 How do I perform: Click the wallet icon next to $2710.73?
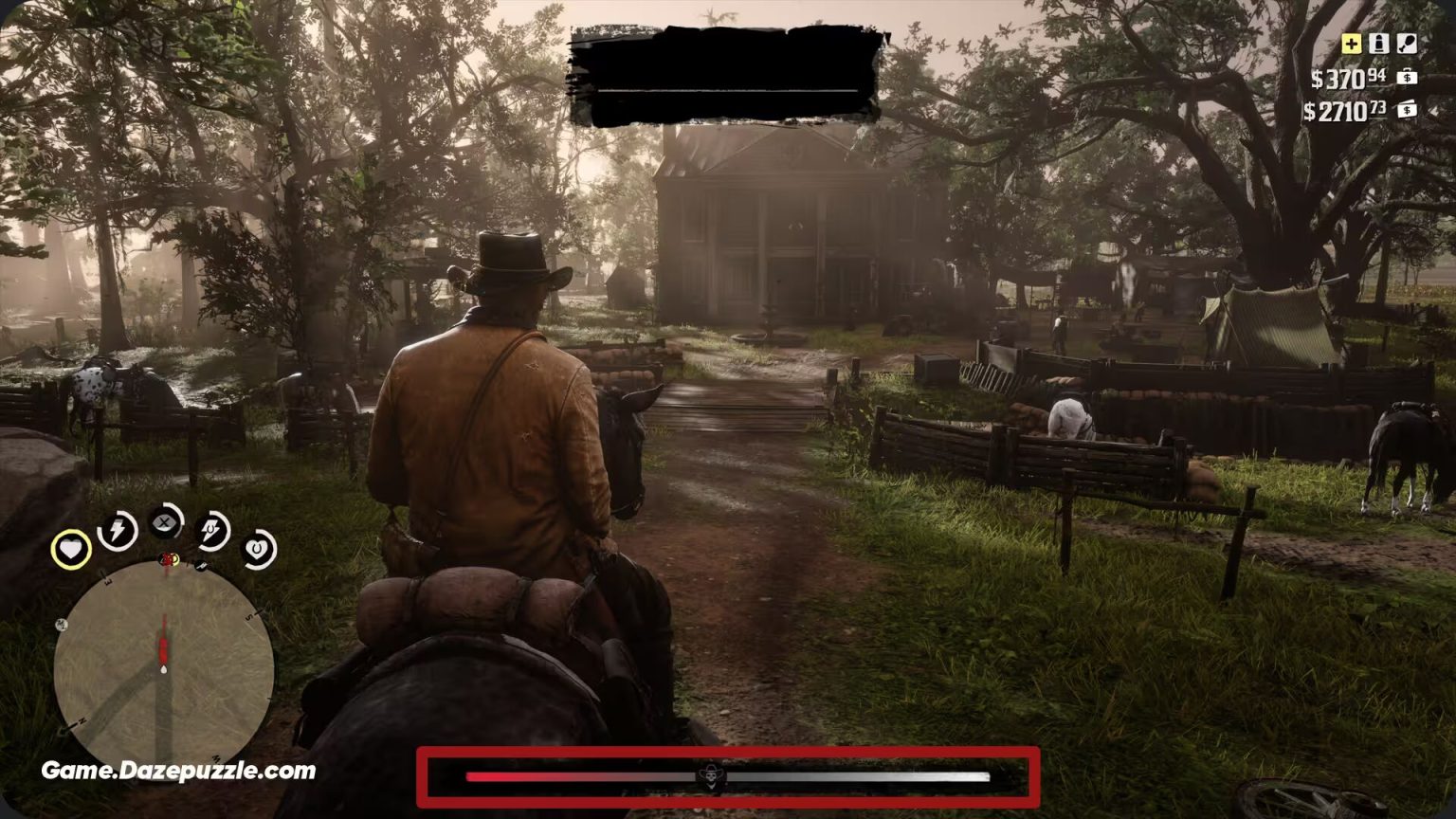click(1406, 111)
